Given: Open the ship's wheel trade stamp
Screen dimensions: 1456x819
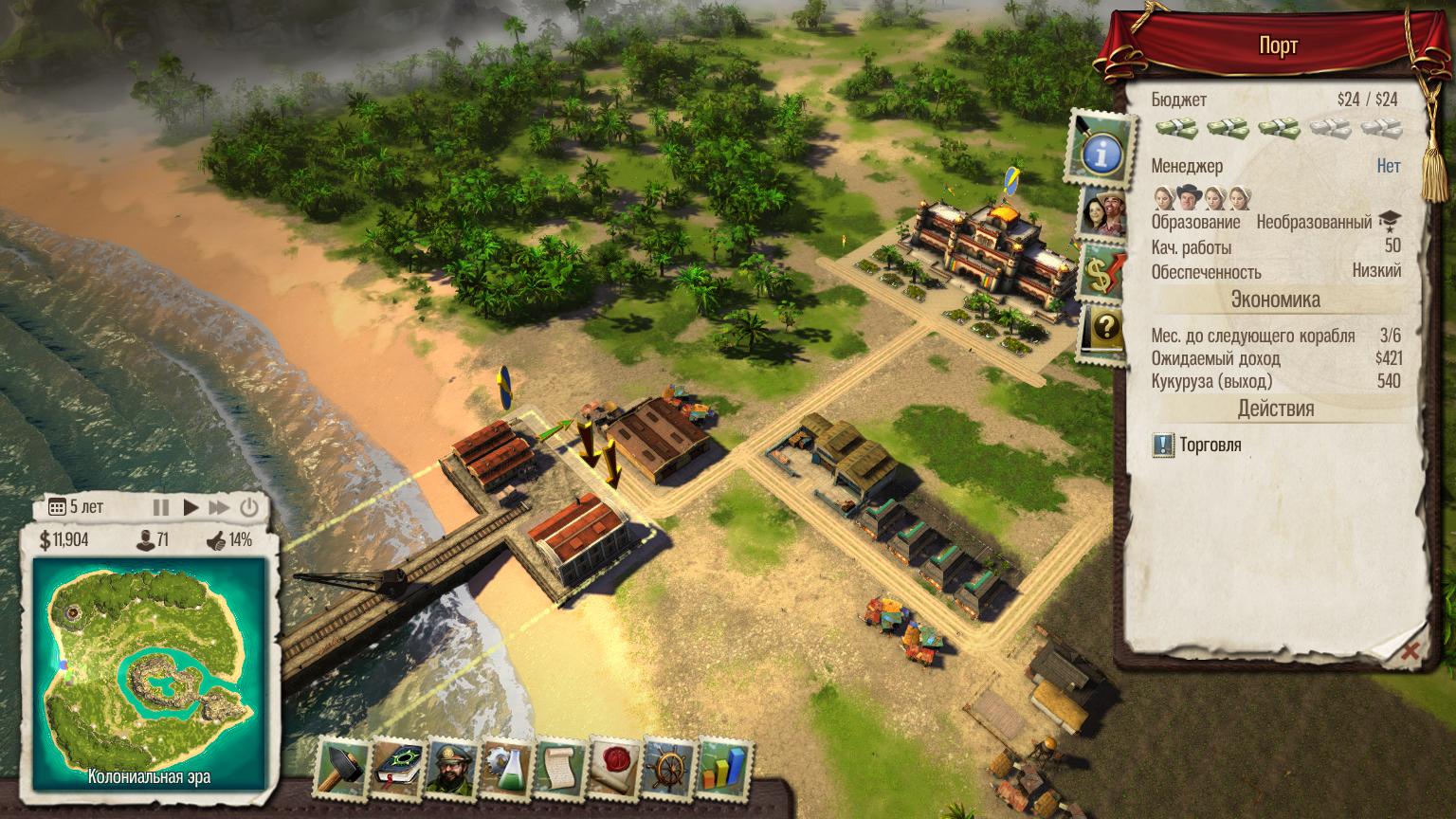Looking at the screenshot, I should tap(668, 767).
